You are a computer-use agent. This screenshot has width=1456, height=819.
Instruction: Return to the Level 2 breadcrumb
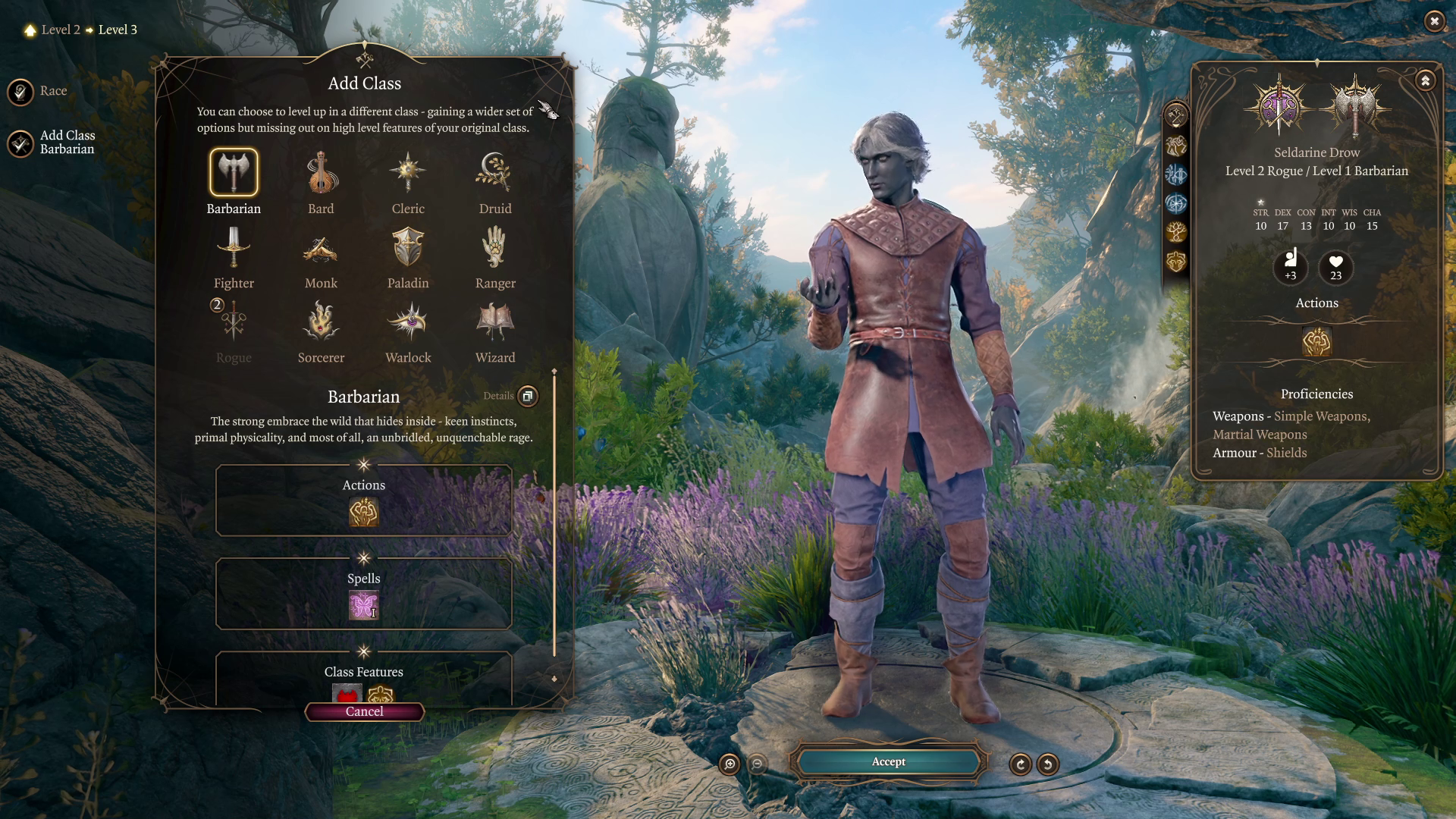(x=61, y=30)
